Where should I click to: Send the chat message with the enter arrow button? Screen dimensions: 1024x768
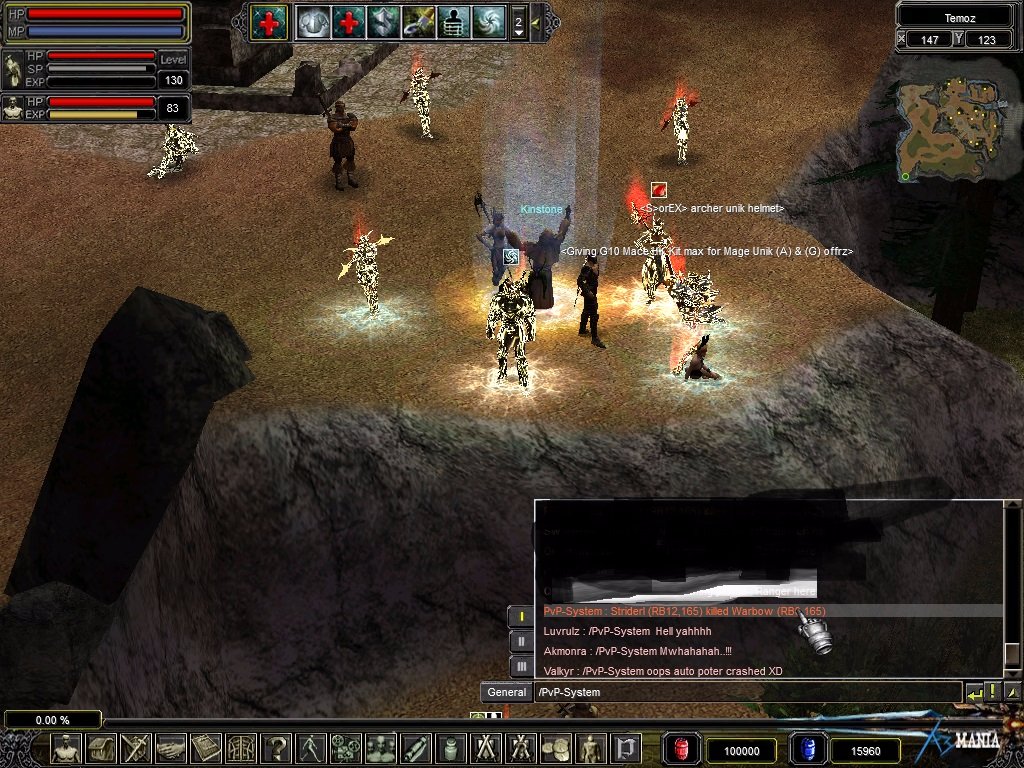tap(974, 692)
